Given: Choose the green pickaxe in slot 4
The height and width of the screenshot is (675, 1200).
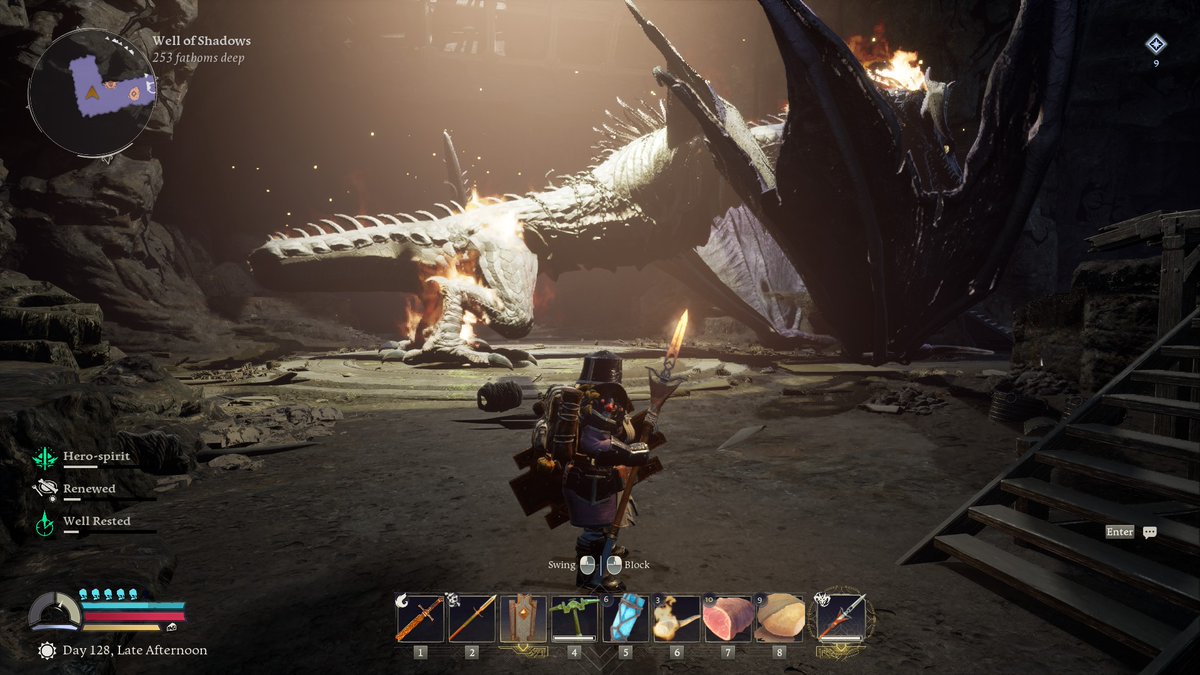Looking at the screenshot, I should [x=574, y=618].
